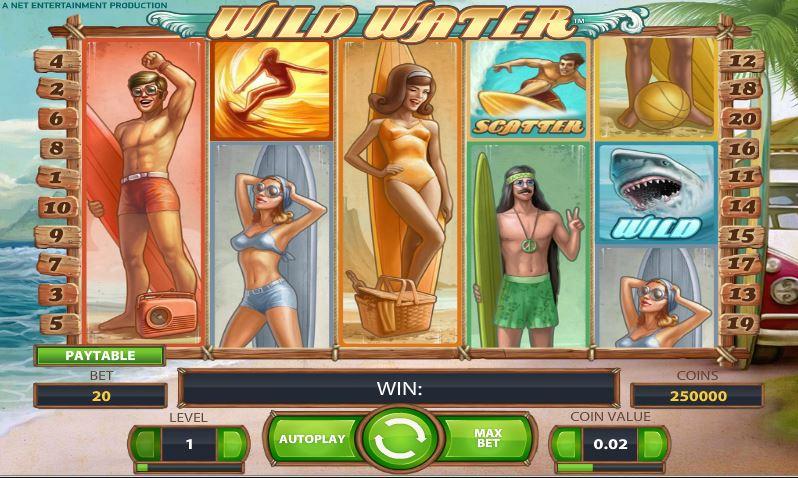Start Autoplay
798x478 pixels.
click(x=311, y=439)
